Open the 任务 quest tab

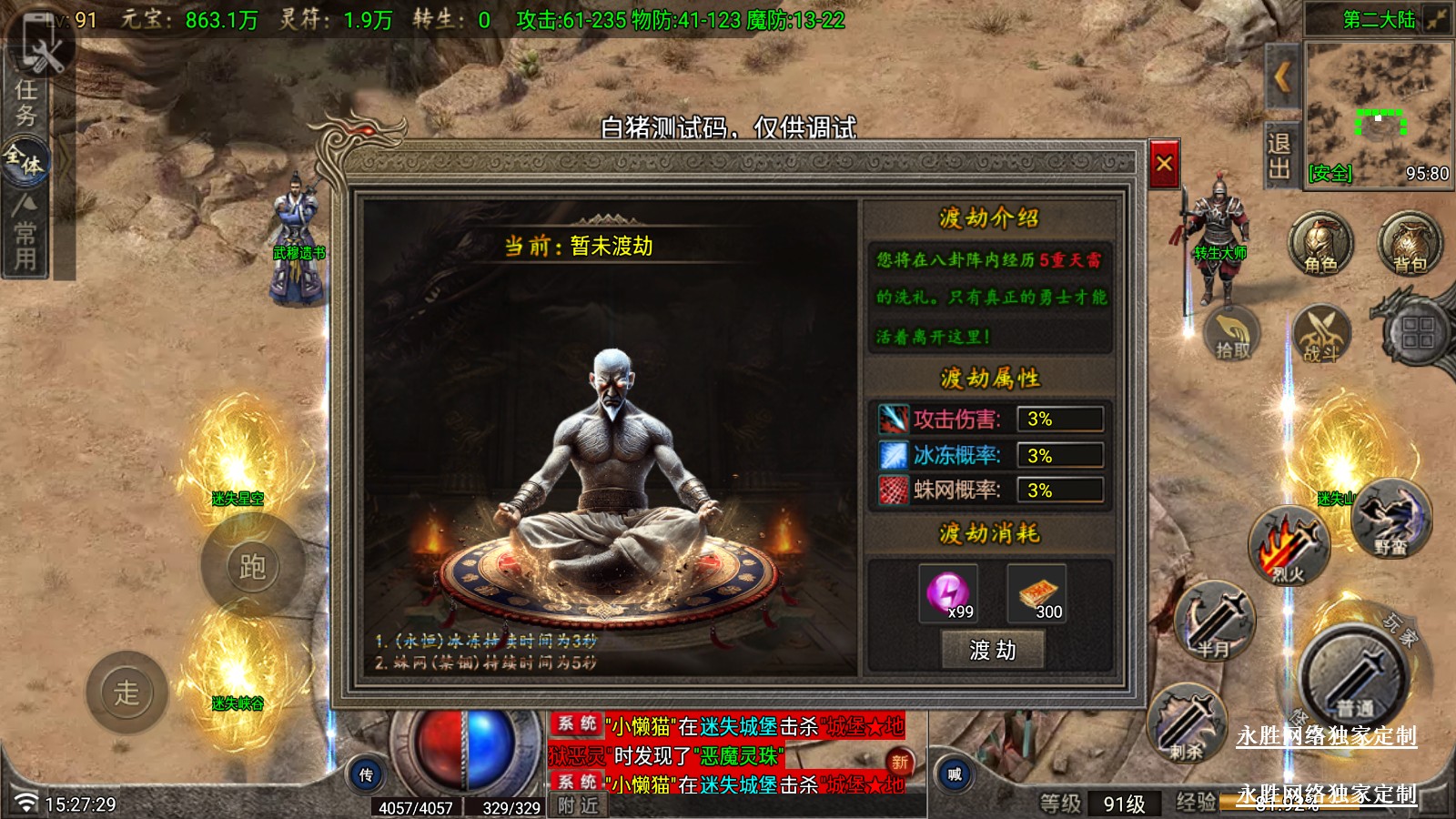(25, 102)
